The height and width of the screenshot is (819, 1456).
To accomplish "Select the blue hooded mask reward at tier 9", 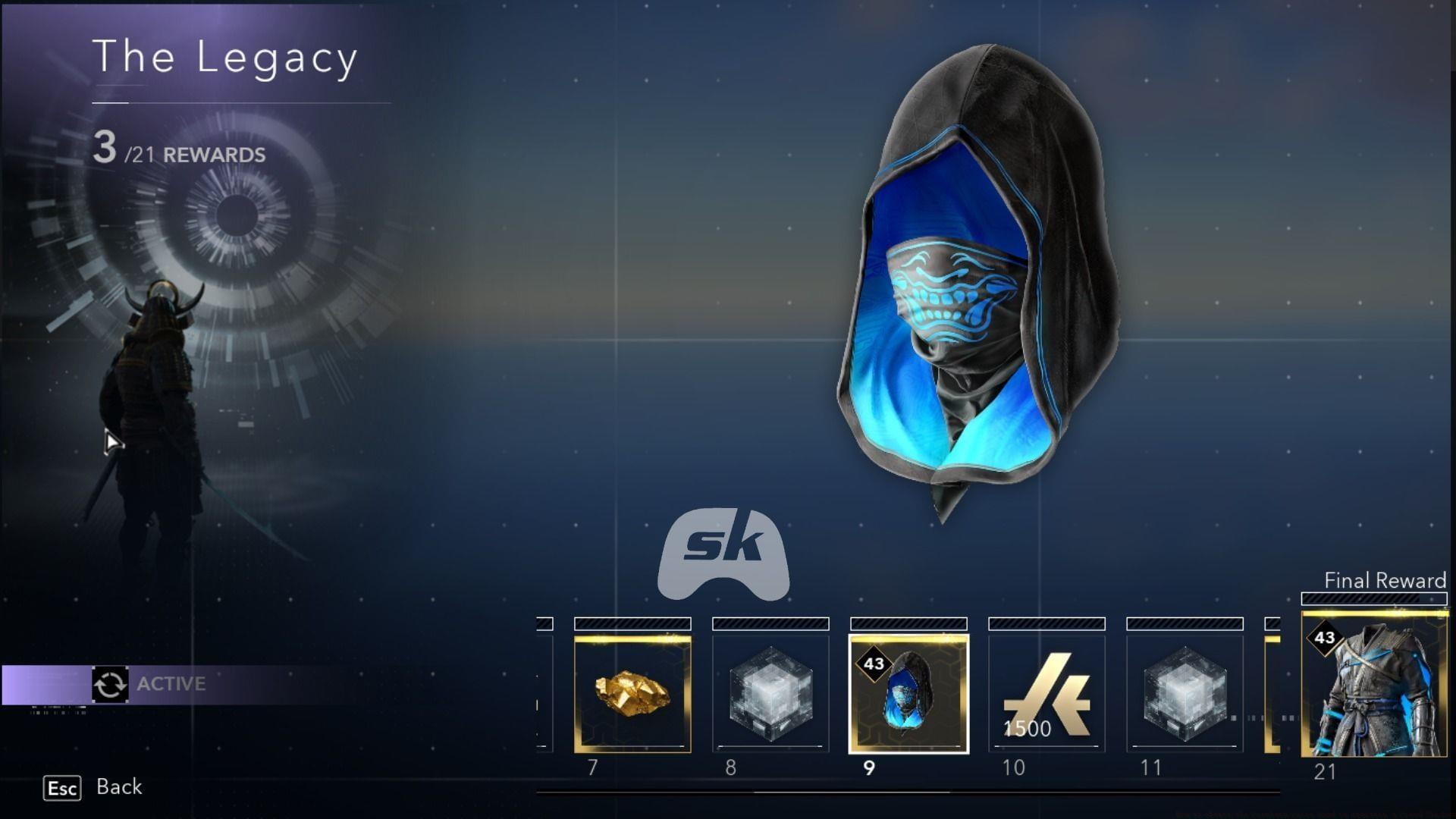I will point(908,694).
